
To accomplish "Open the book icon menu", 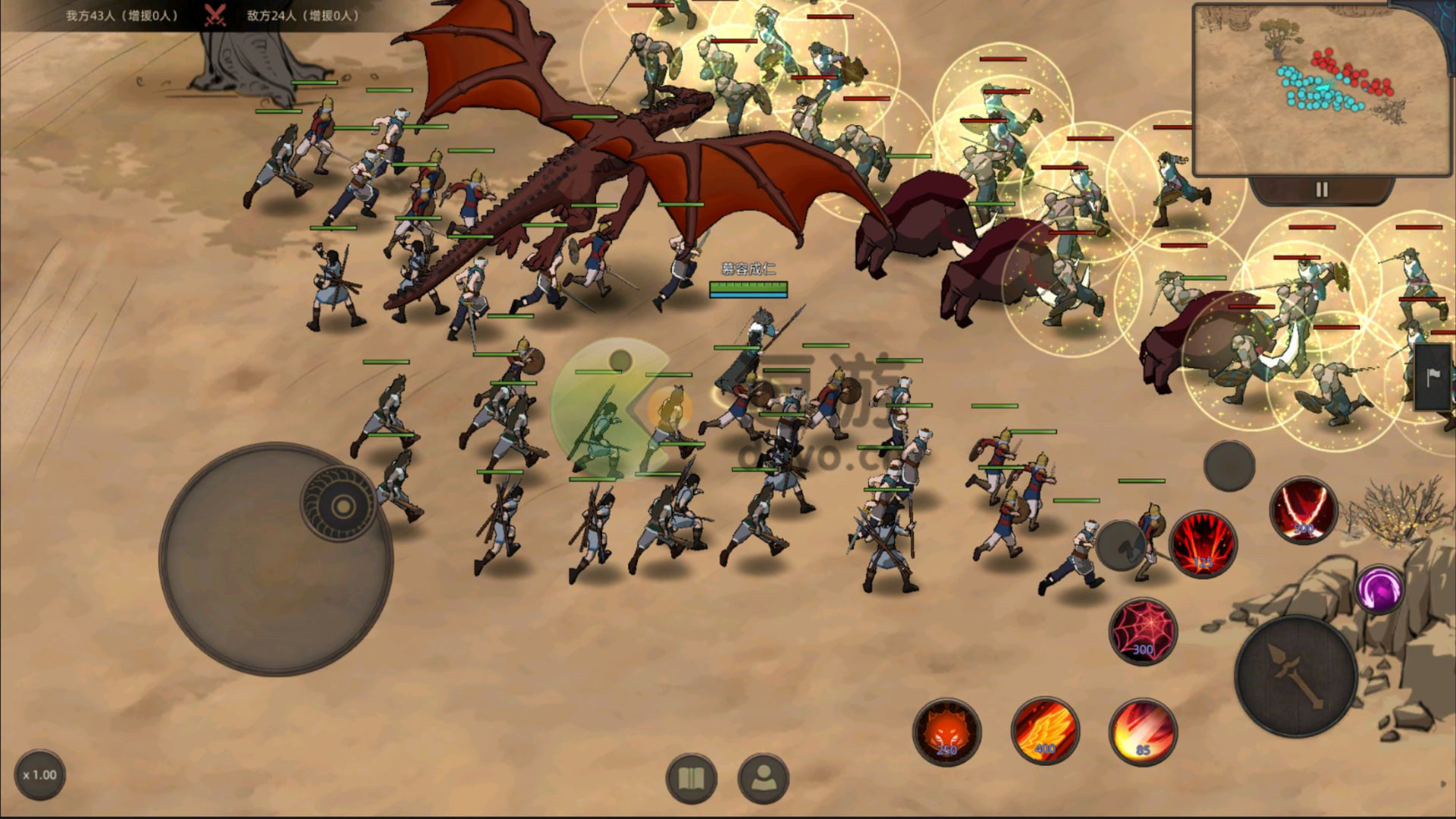I will click(x=691, y=778).
